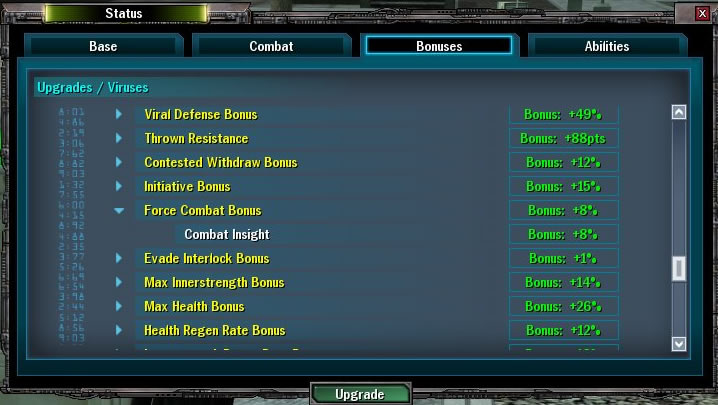Image resolution: width=718 pixels, height=405 pixels.
Task: Open the Combat tab
Action: (270, 46)
